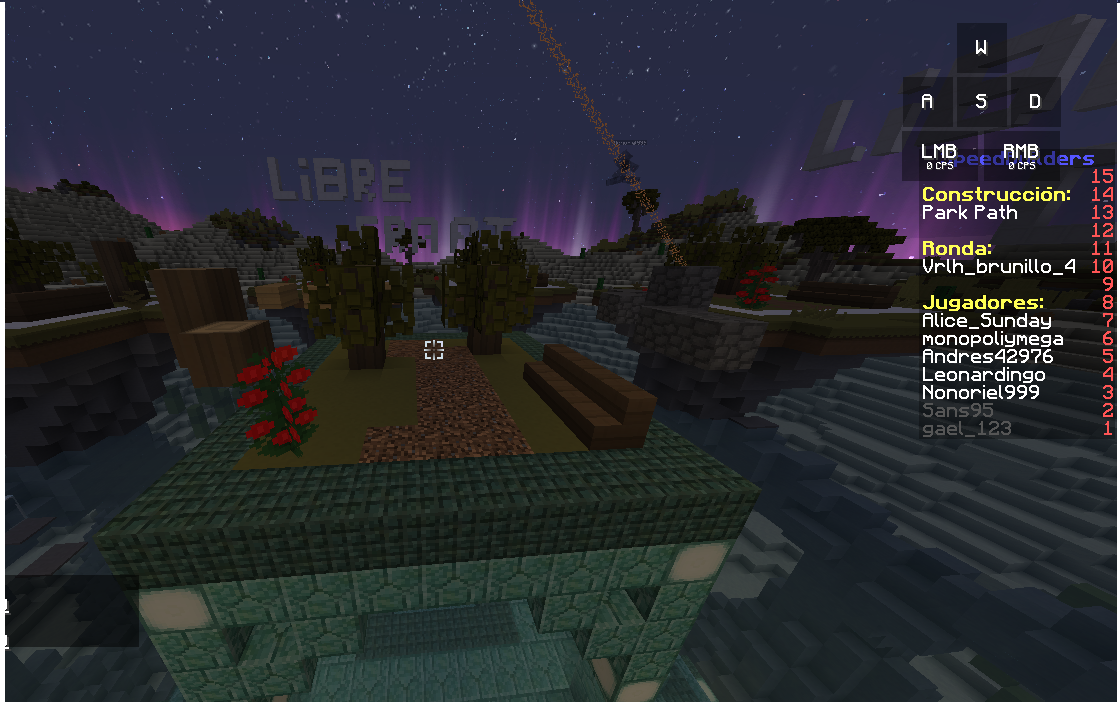The image size is (1120, 704).
Task: Select player Alice_Sunday in the scoreboard
Action: [x=986, y=321]
